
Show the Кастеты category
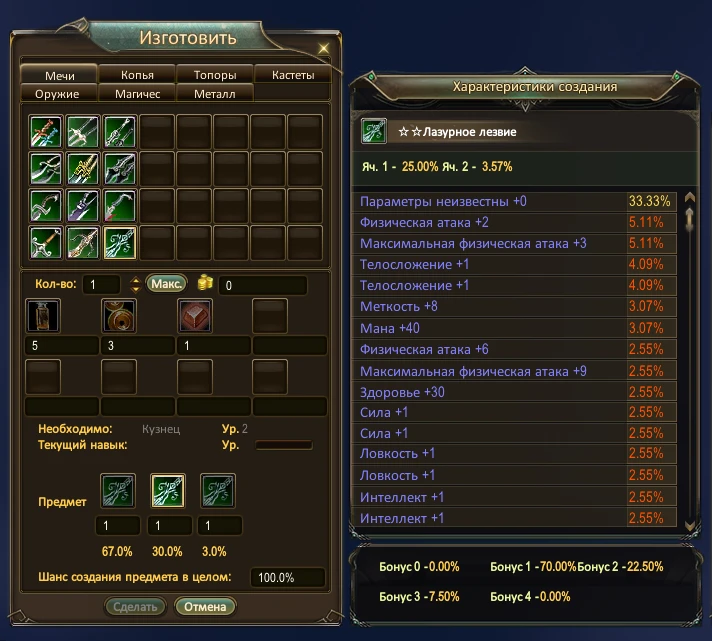click(292, 75)
